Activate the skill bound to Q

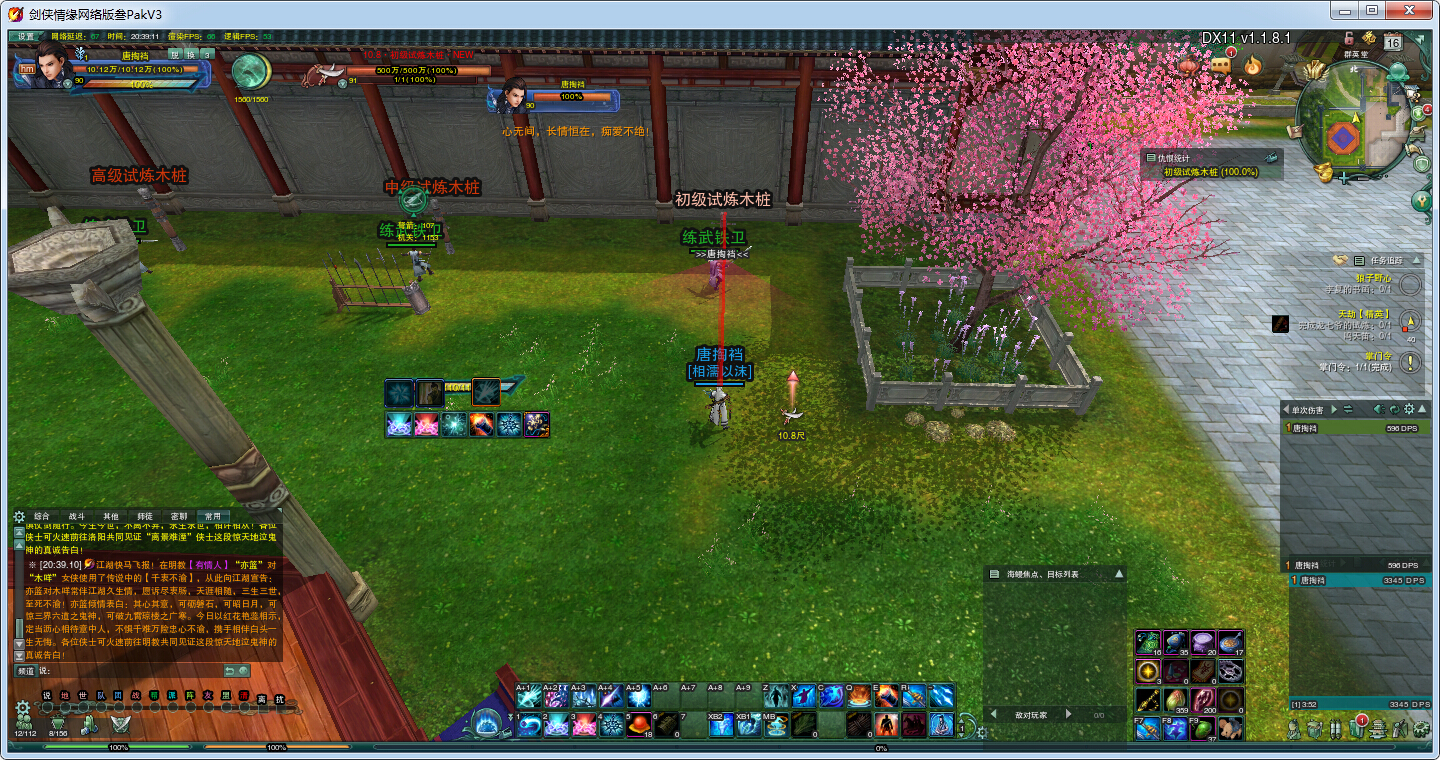pos(858,696)
